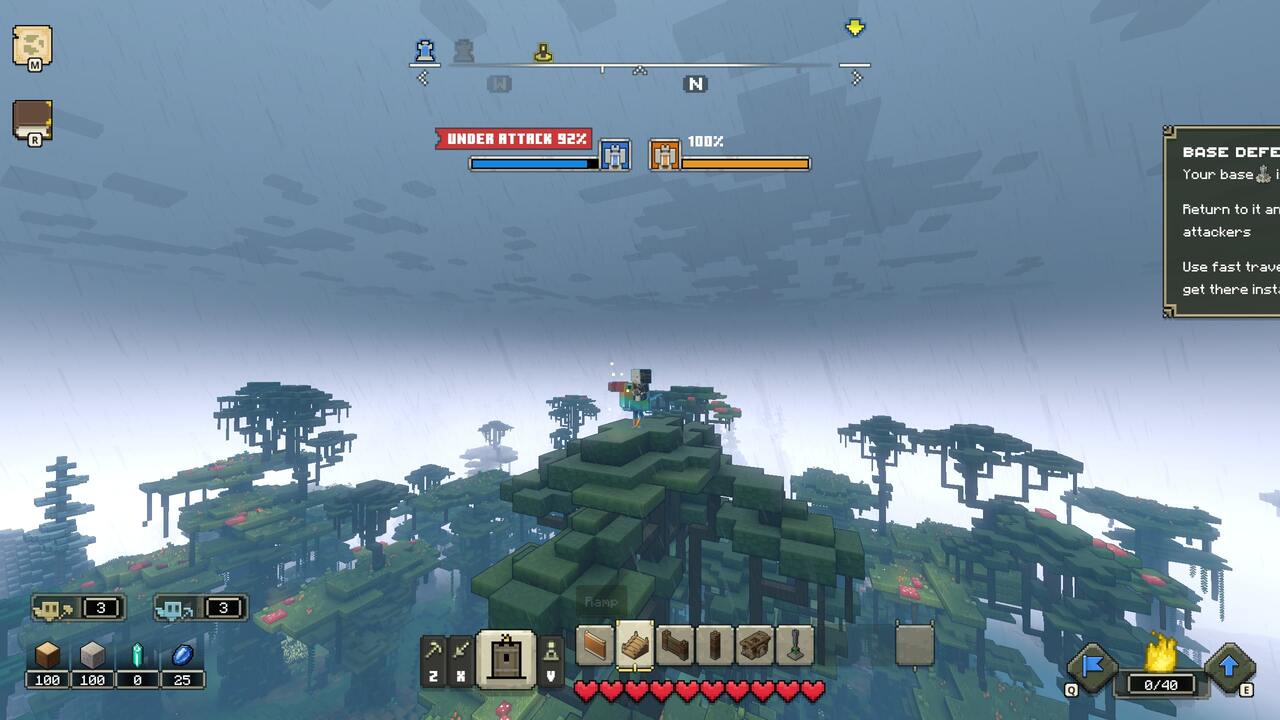Image resolution: width=1280 pixels, height=720 pixels.
Task: Choose the wooden gate structure slot
Action: point(676,645)
